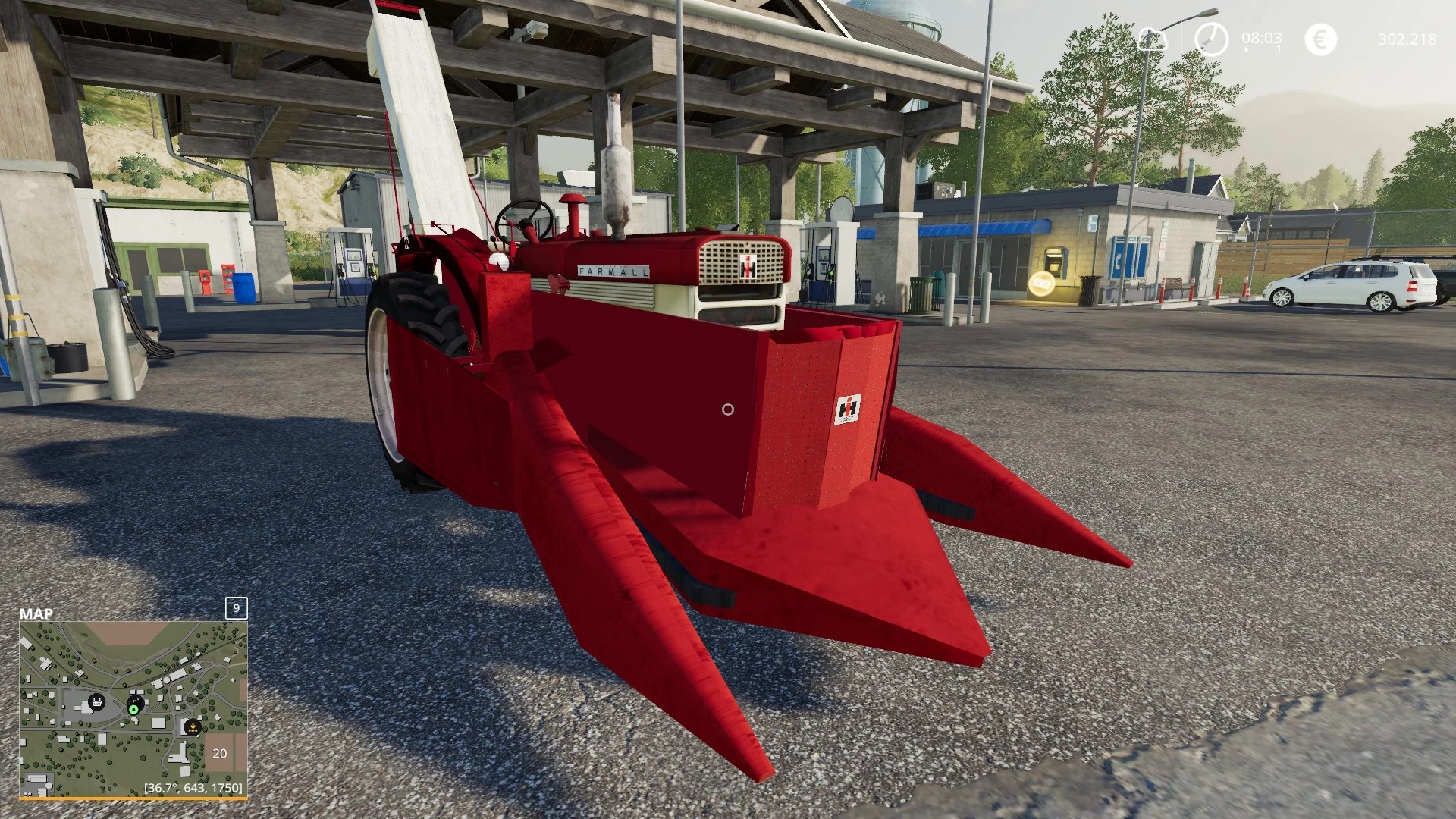
Task: Click the yellow sell point icon on the minimap
Action: tap(193, 728)
